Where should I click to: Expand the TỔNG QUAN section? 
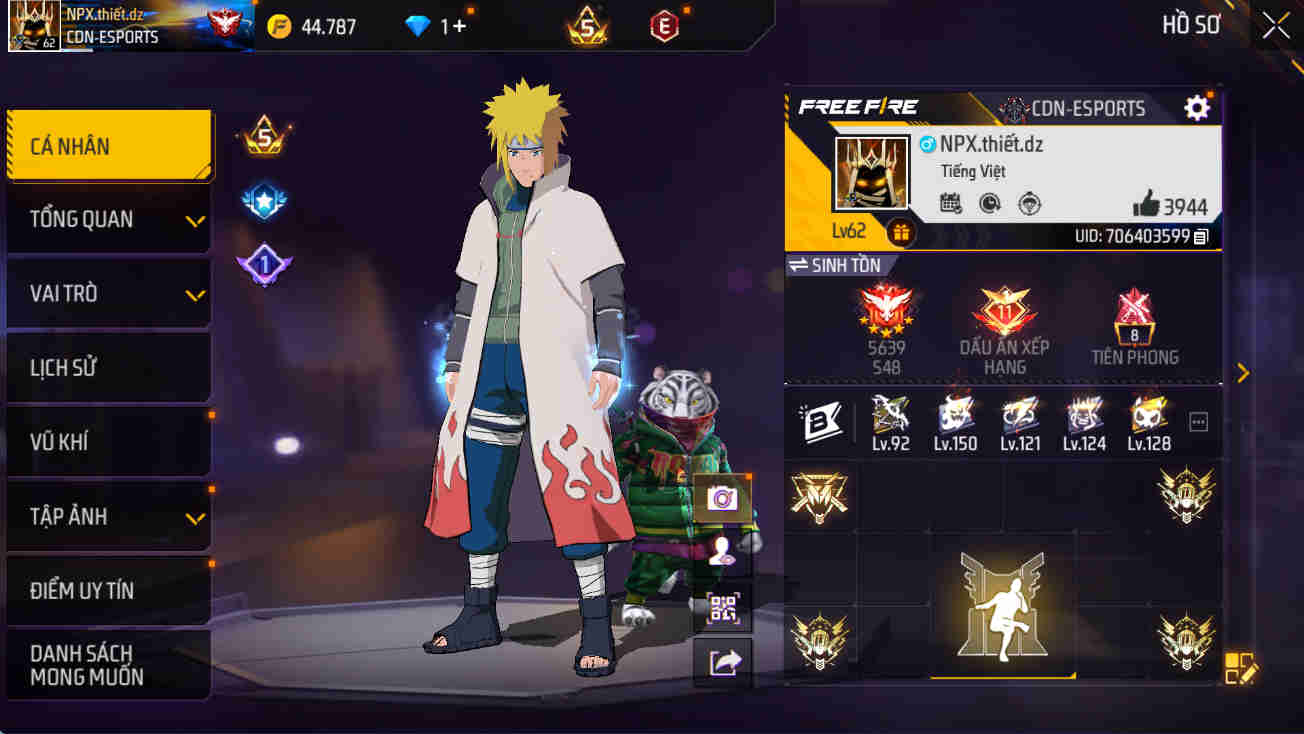(109, 219)
